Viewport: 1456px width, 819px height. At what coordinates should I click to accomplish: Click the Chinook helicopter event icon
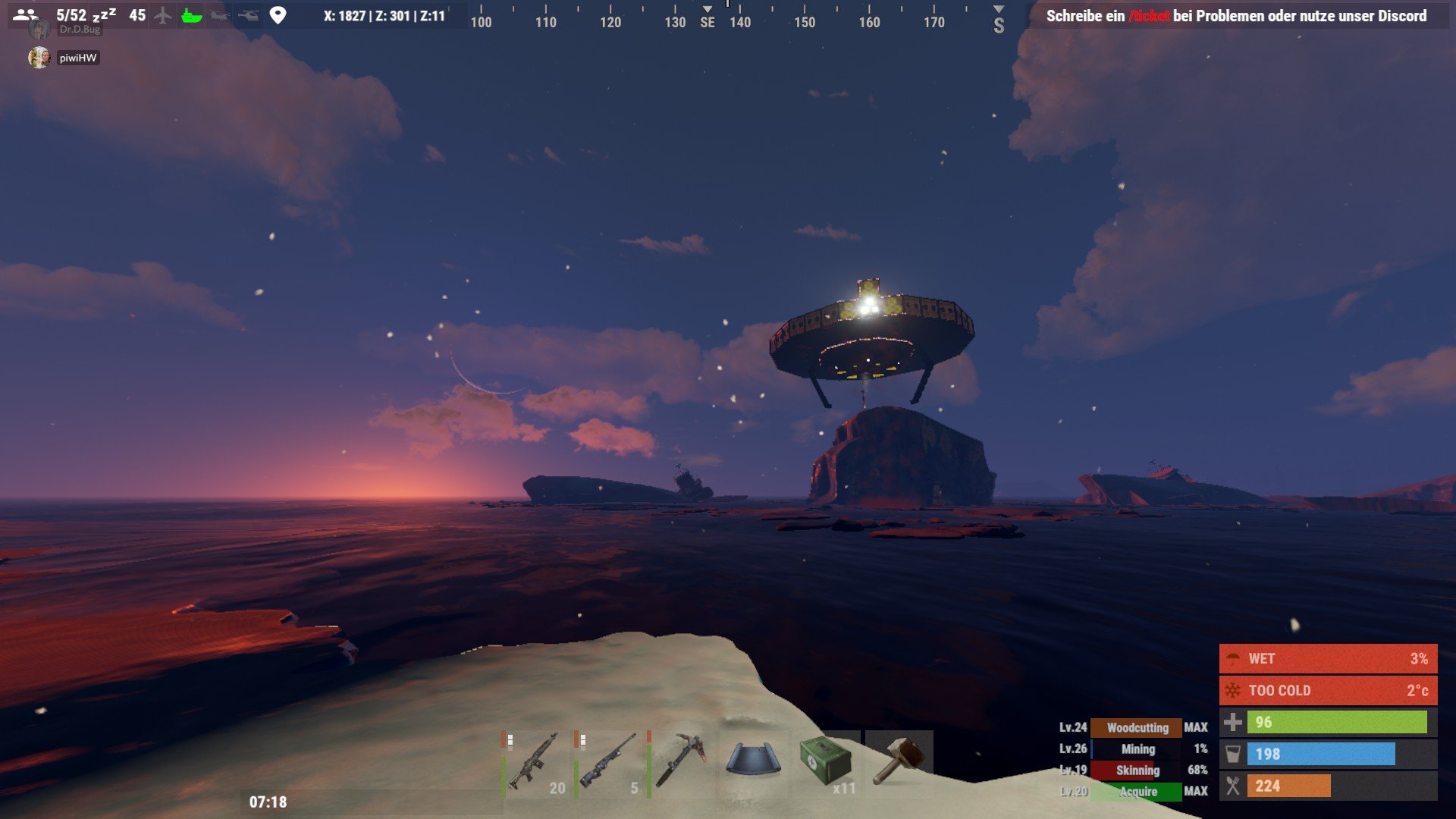tap(220, 16)
